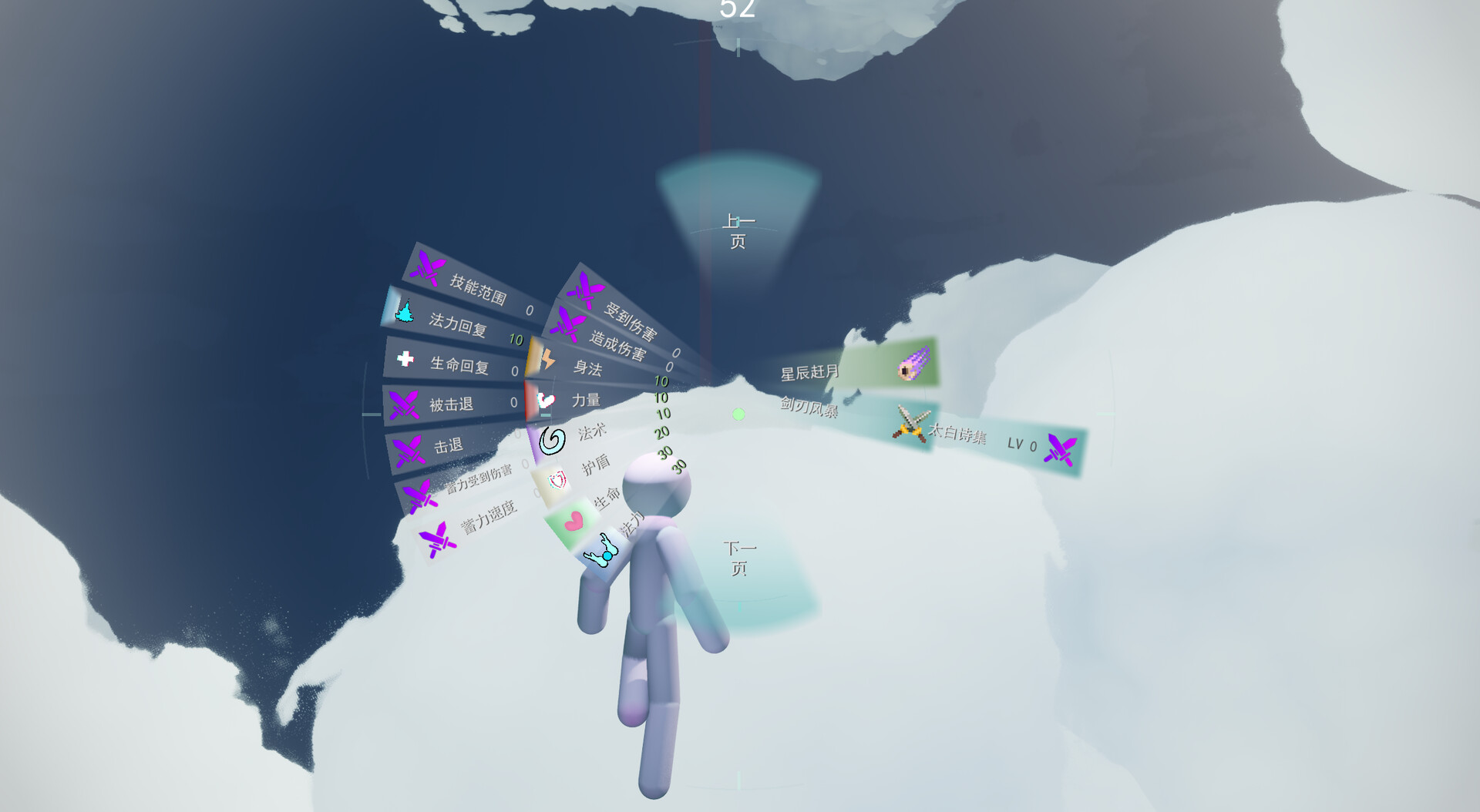Click the rooster icon beside 力量
Screen dimensions: 1480x812
(x=545, y=399)
